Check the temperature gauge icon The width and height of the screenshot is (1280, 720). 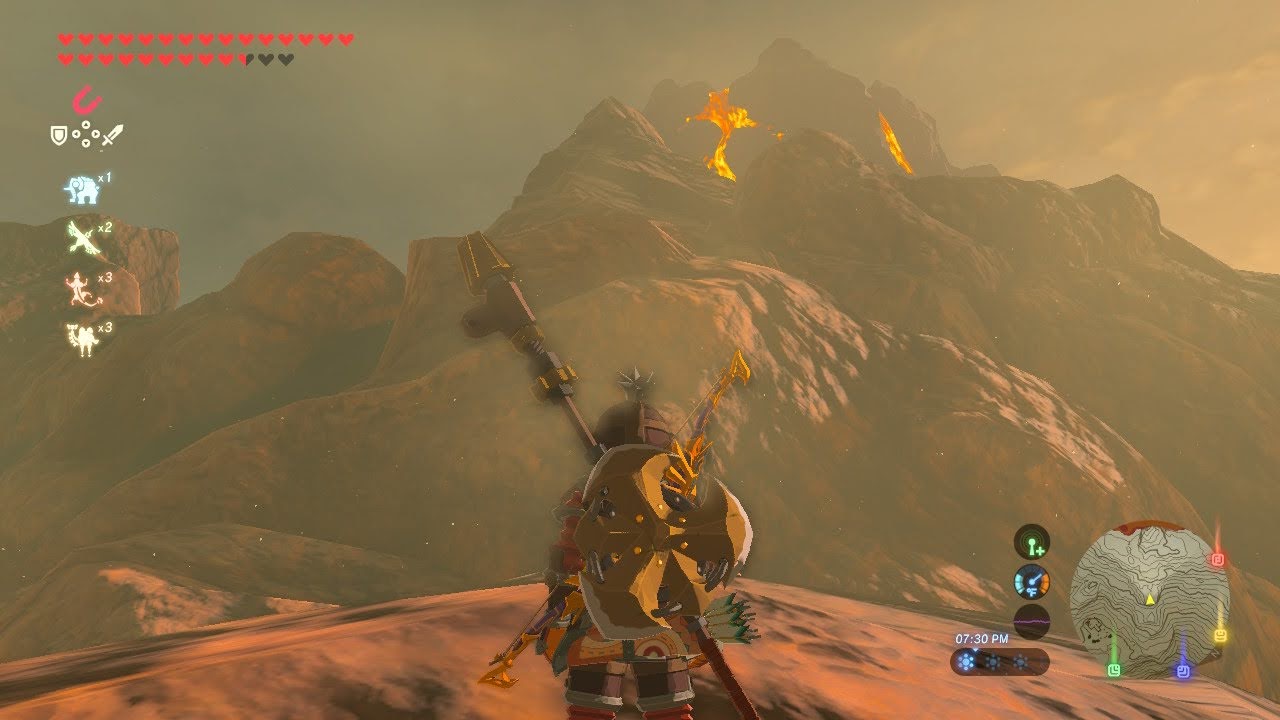pyautogui.click(x=1031, y=582)
